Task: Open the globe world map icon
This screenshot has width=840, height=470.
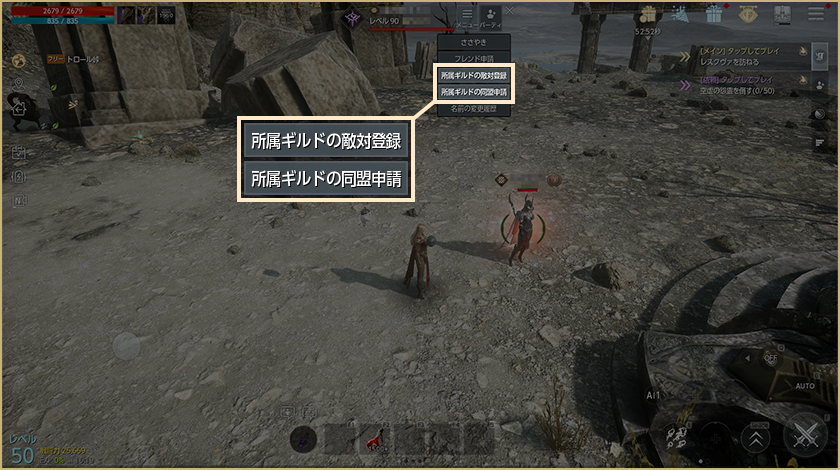Action: click(19, 59)
